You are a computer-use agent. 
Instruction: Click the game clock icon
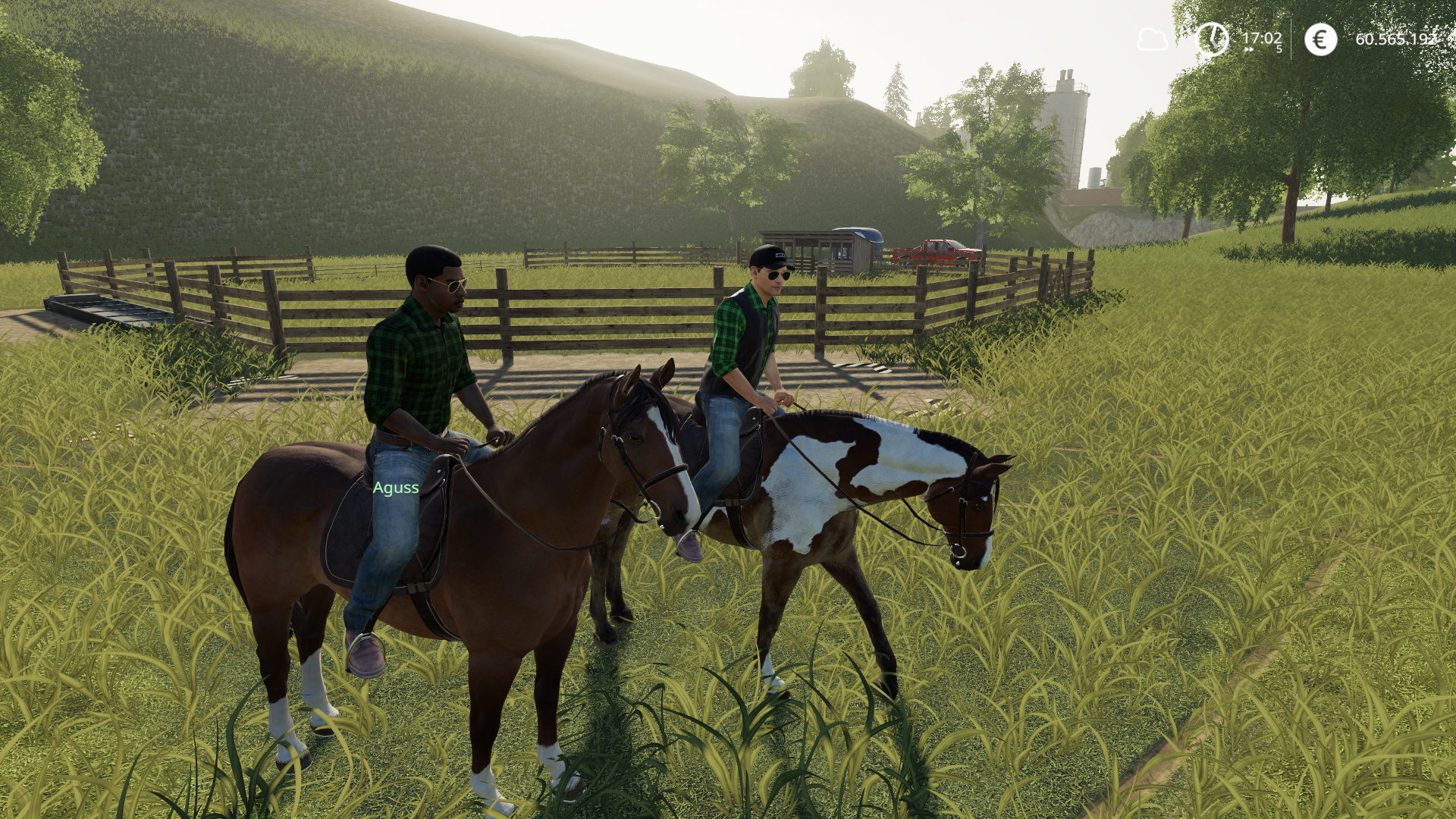tap(1212, 39)
